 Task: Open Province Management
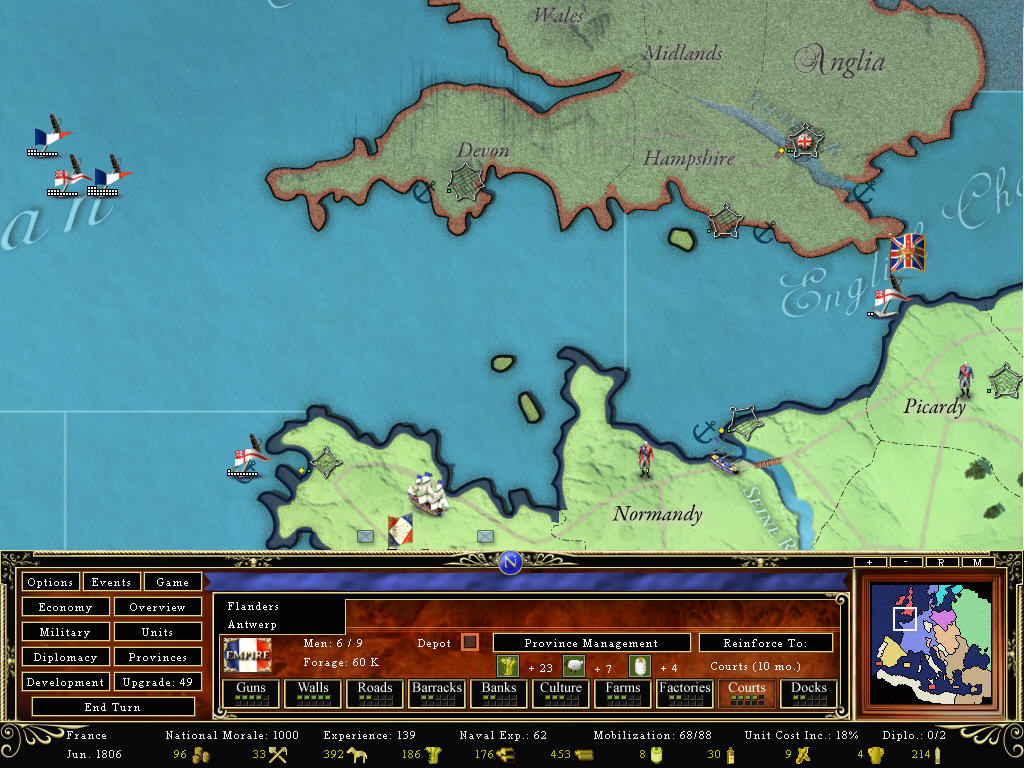coord(591,643)
